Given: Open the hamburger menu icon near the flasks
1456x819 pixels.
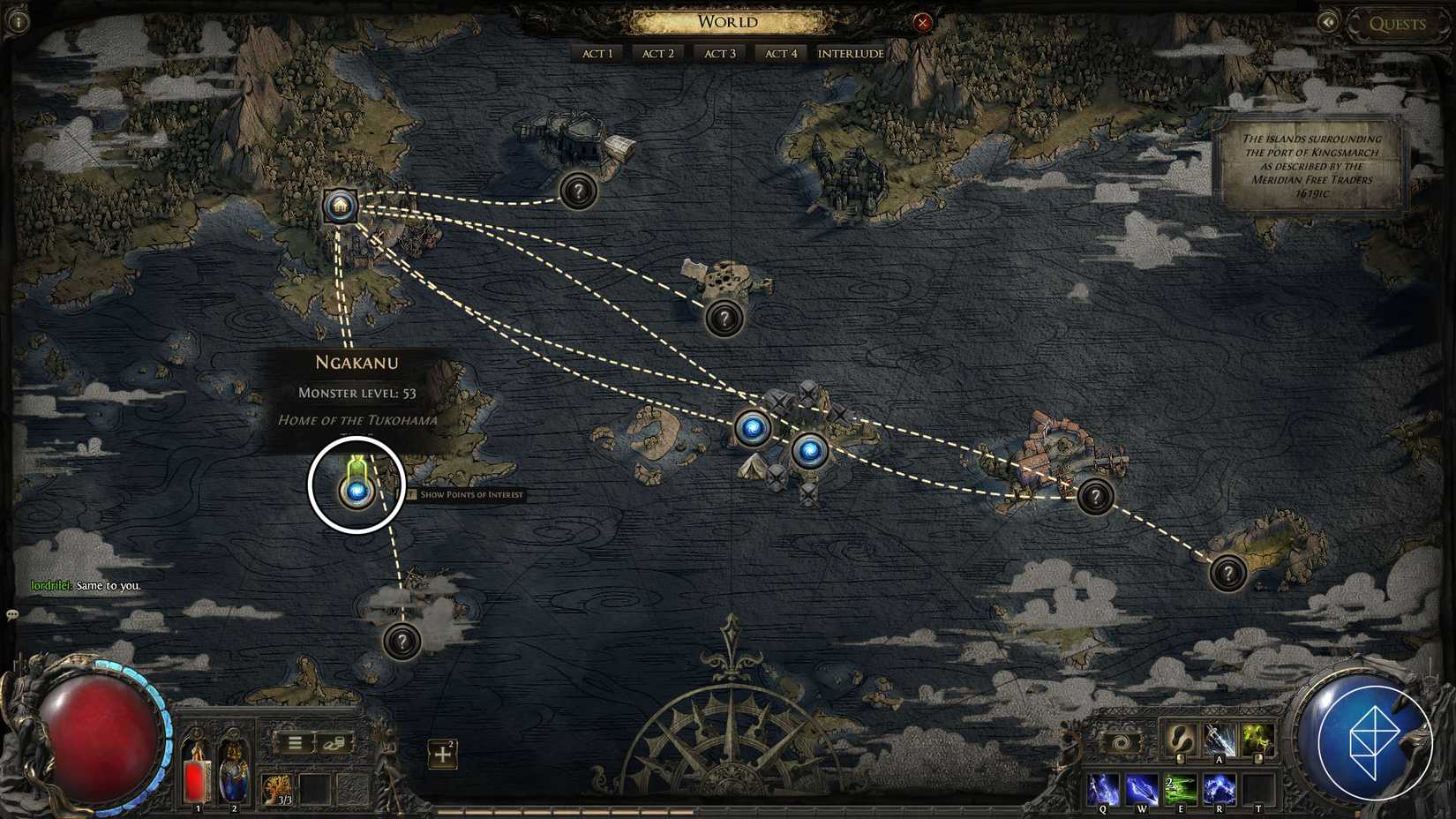Looking at the screenshot, I should coord(296,743).
